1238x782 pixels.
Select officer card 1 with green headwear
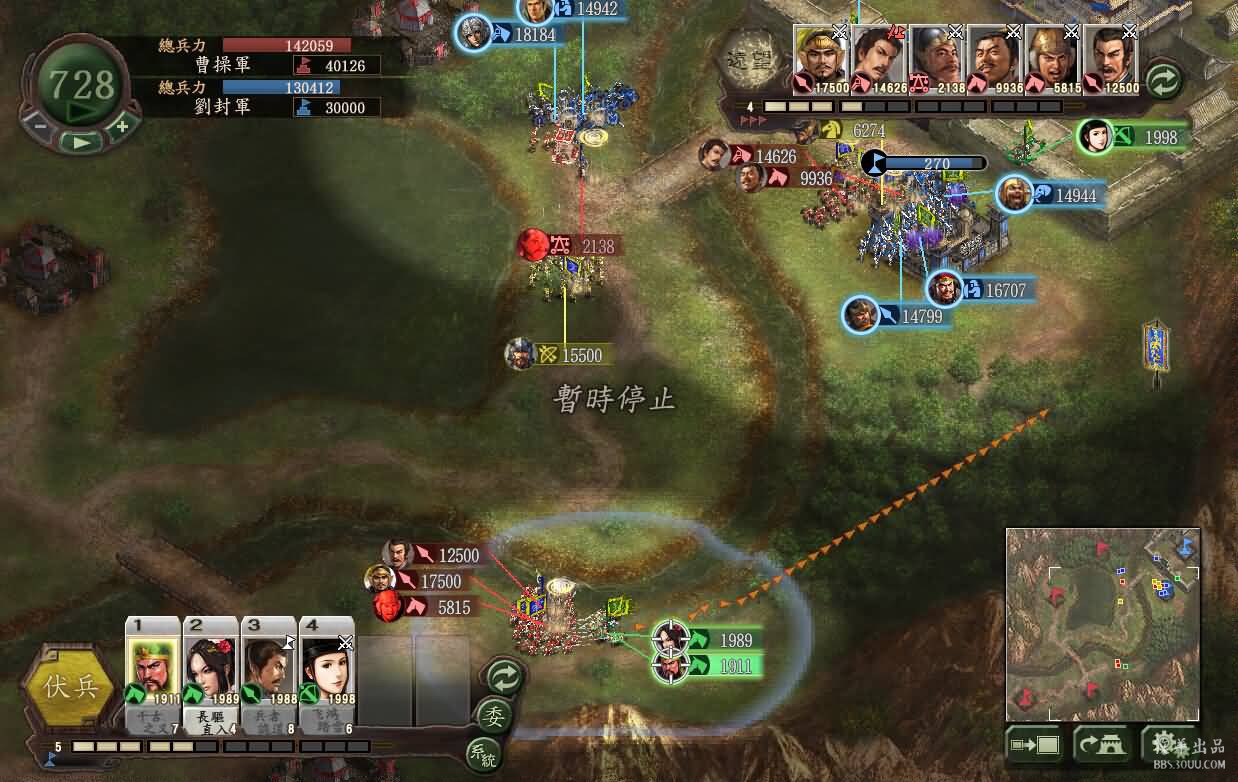[152, 667]
